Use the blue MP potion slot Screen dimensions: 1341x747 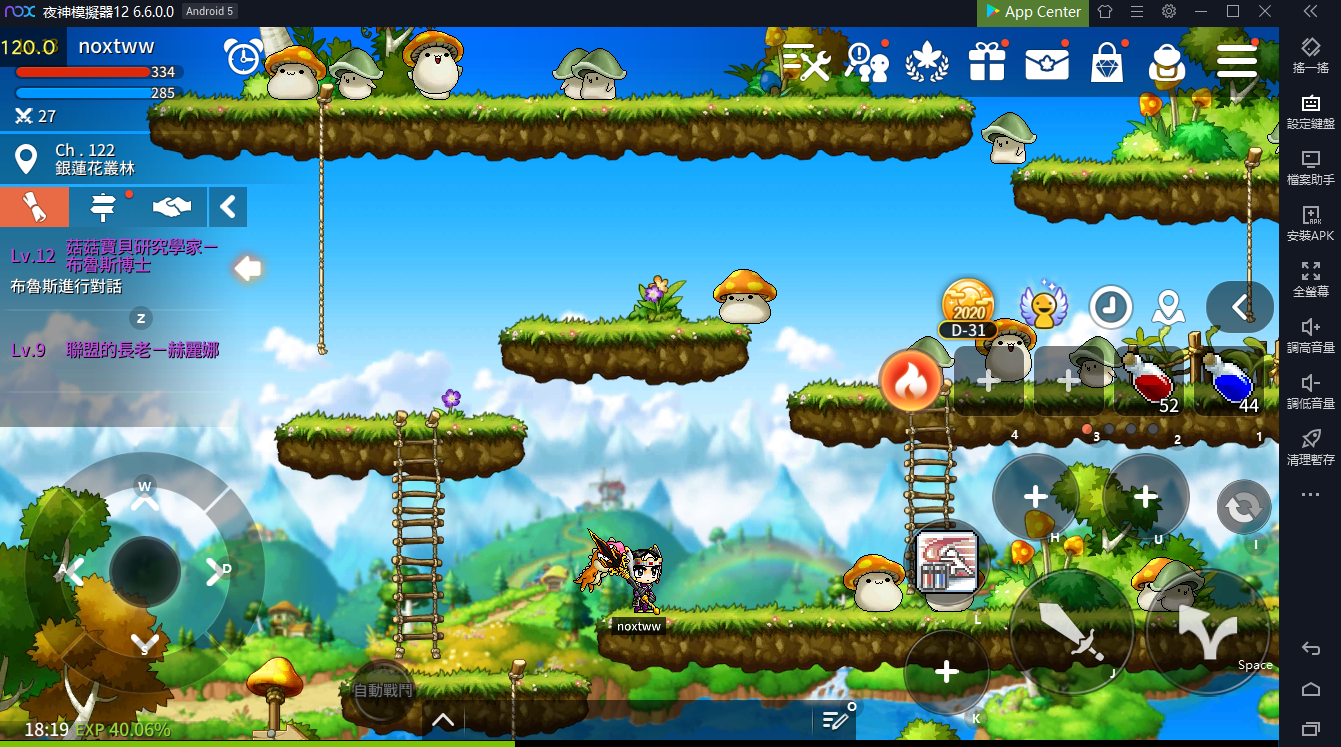tap(1229, 381)
